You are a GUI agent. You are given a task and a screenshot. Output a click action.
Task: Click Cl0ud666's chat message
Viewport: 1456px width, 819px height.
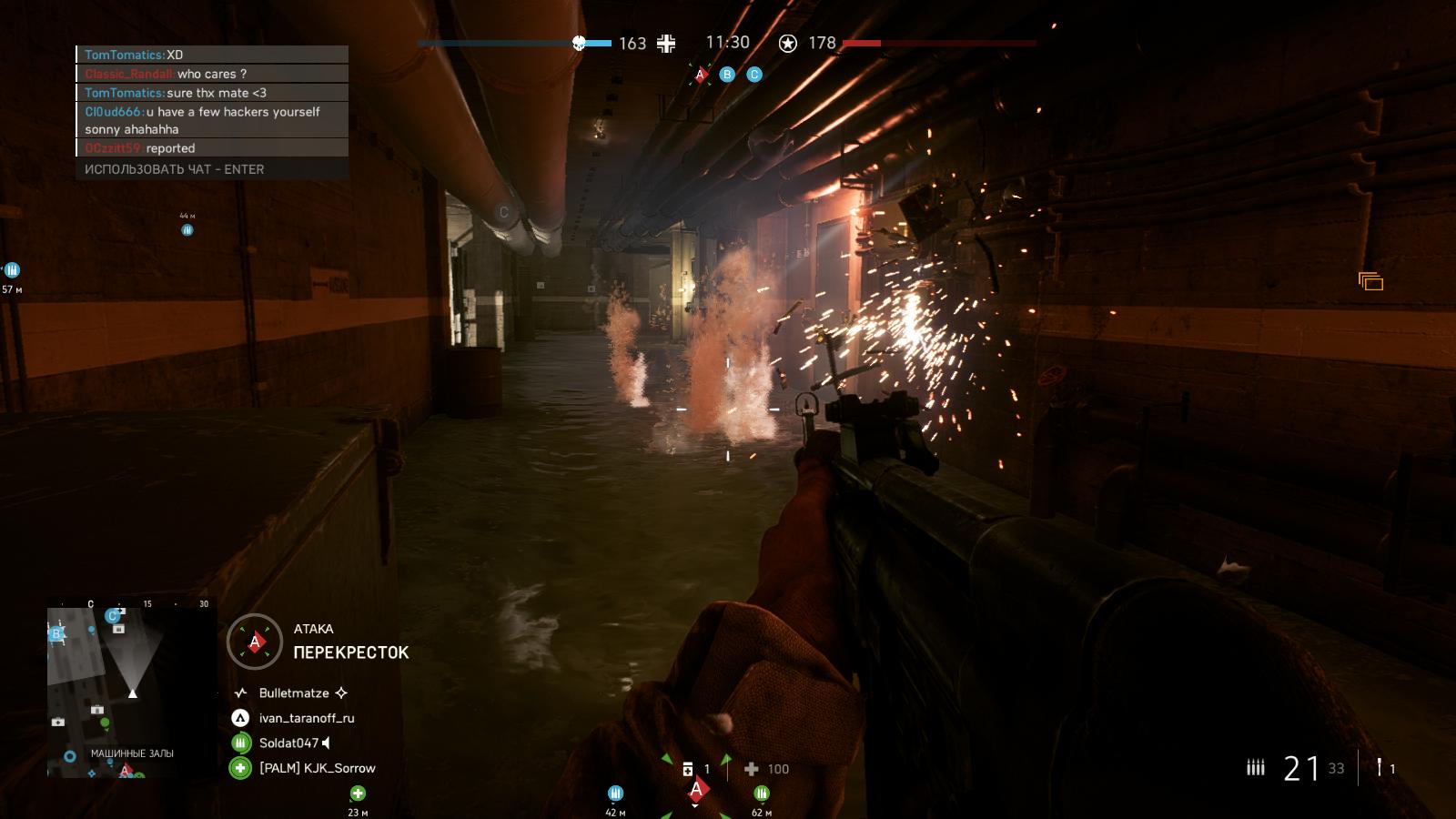(x=212, y=120)
